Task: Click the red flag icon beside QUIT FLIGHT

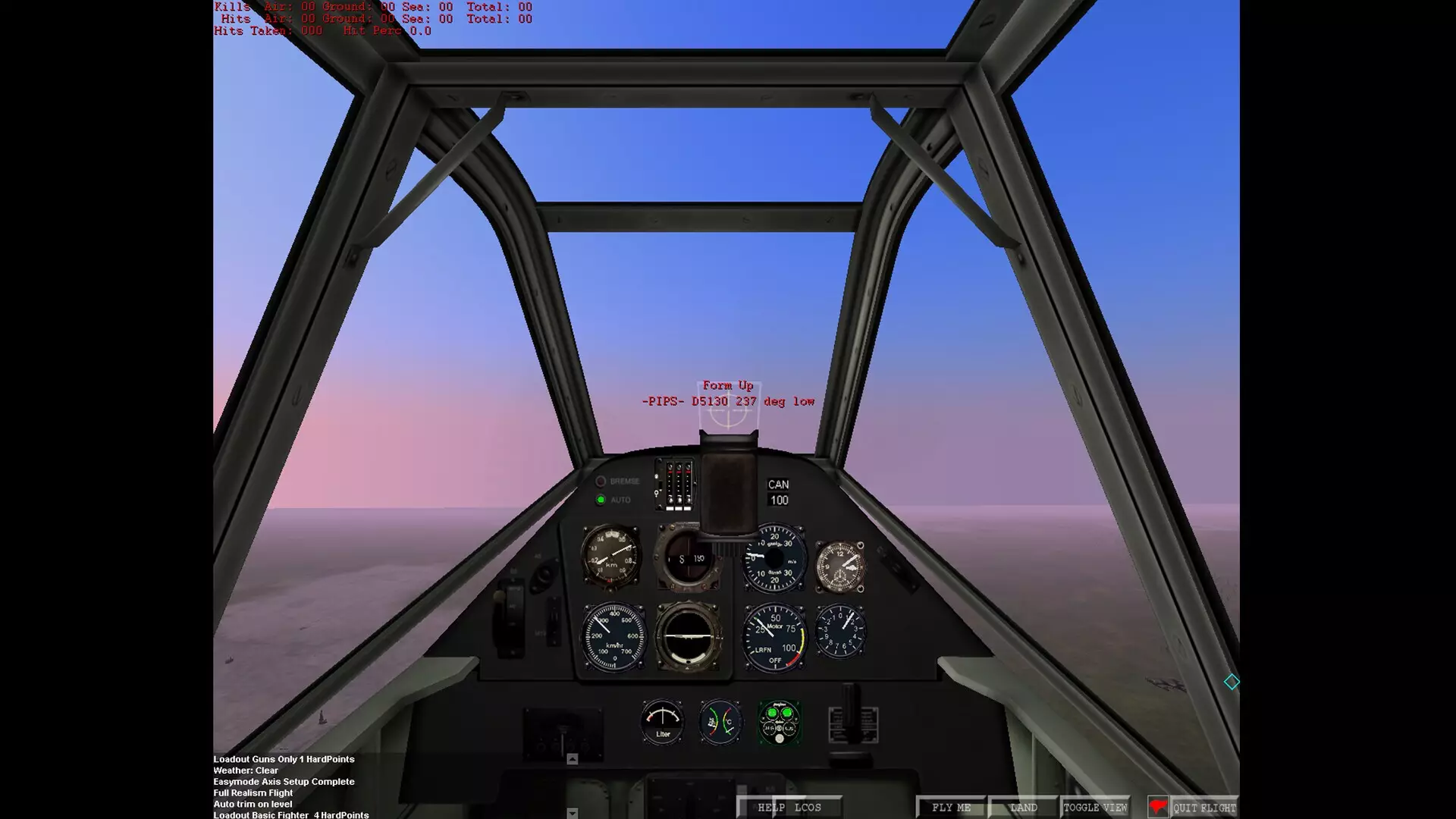Action: coord(1156,807)
